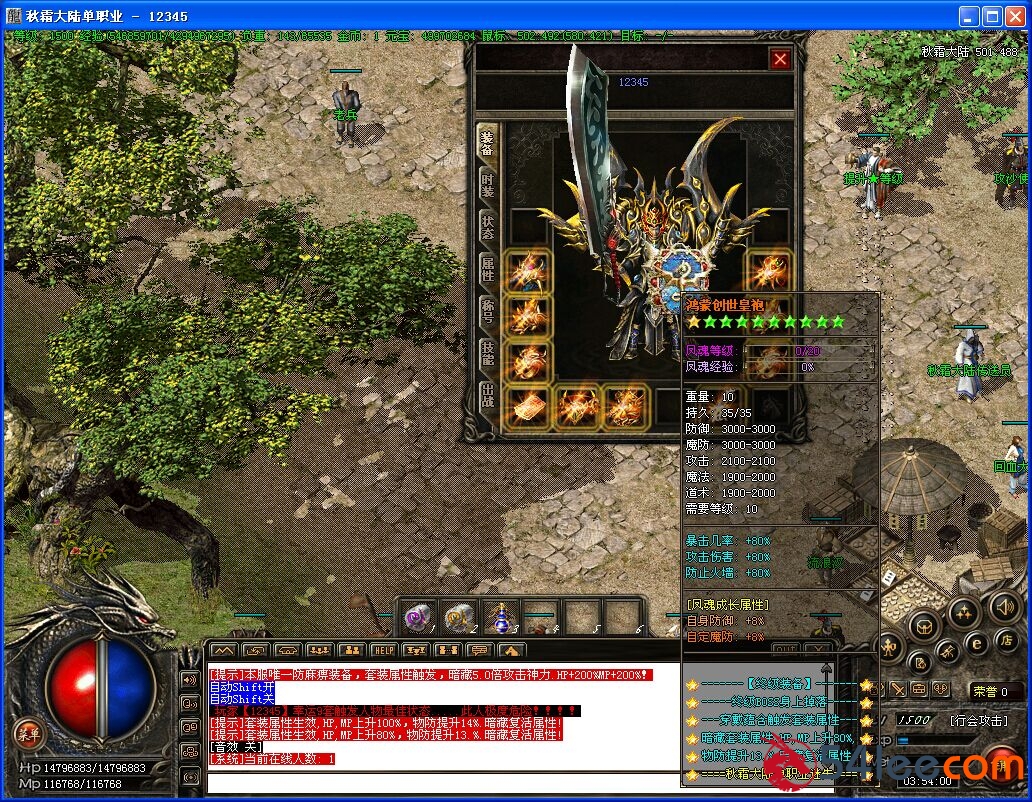Click the HELP button above chat
1032x802 pixels.
383,651
